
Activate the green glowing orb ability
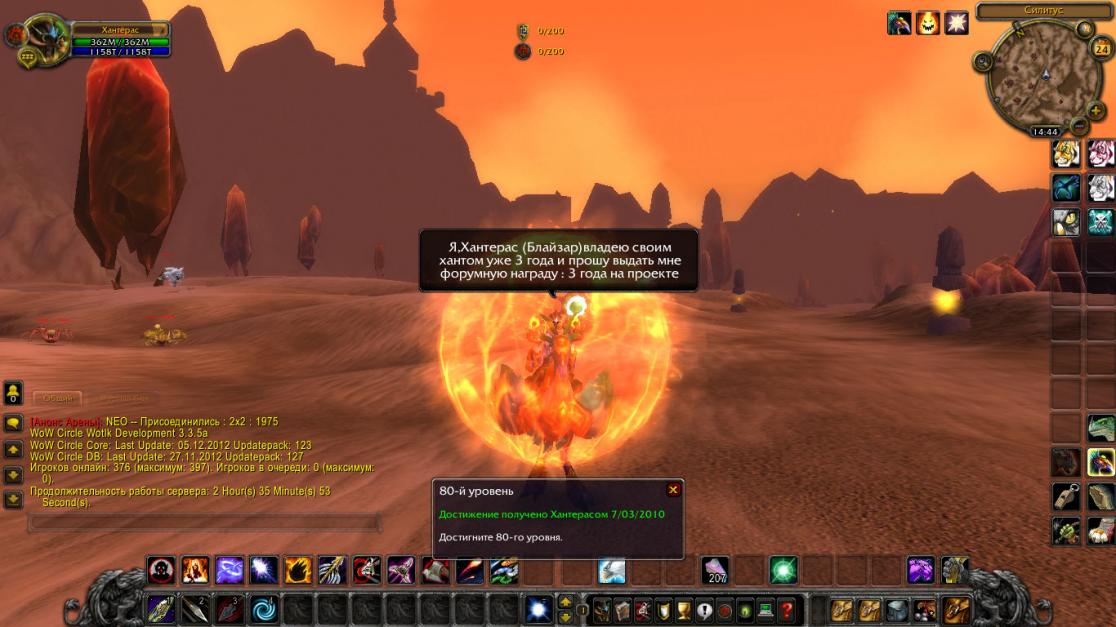[783, 571]
